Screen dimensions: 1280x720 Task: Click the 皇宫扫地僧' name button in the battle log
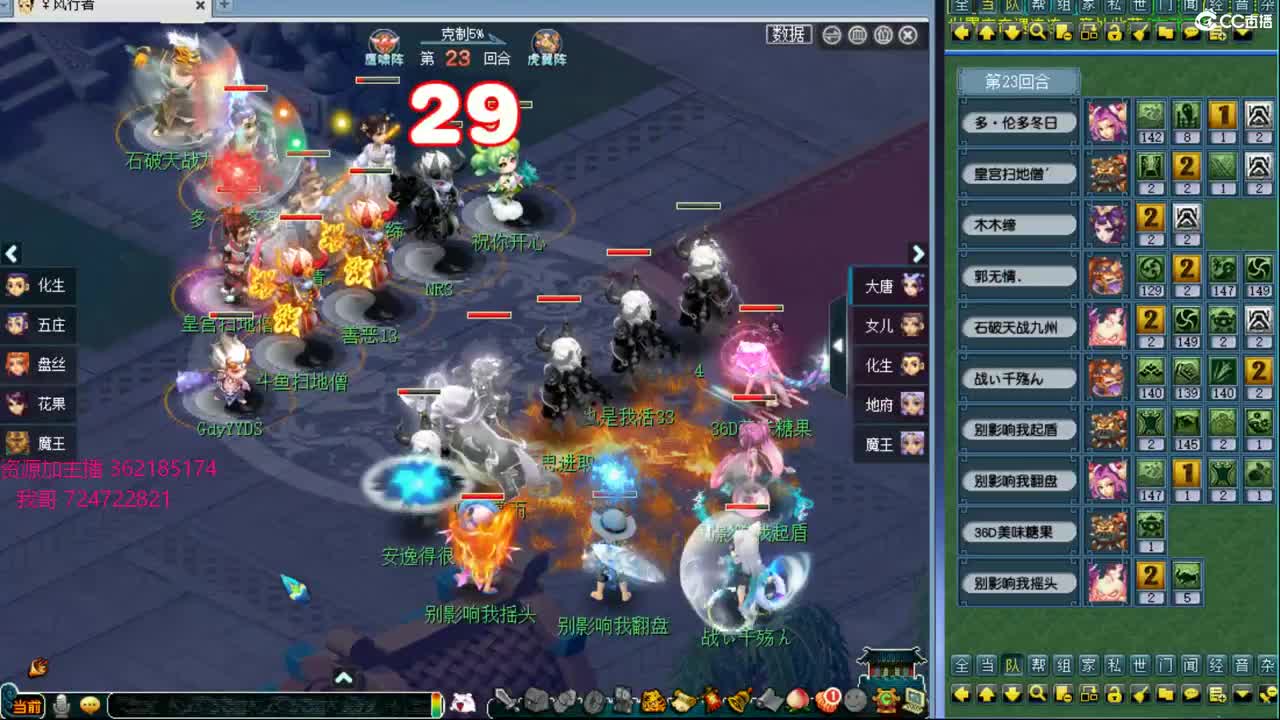[x=1018, y=173]
